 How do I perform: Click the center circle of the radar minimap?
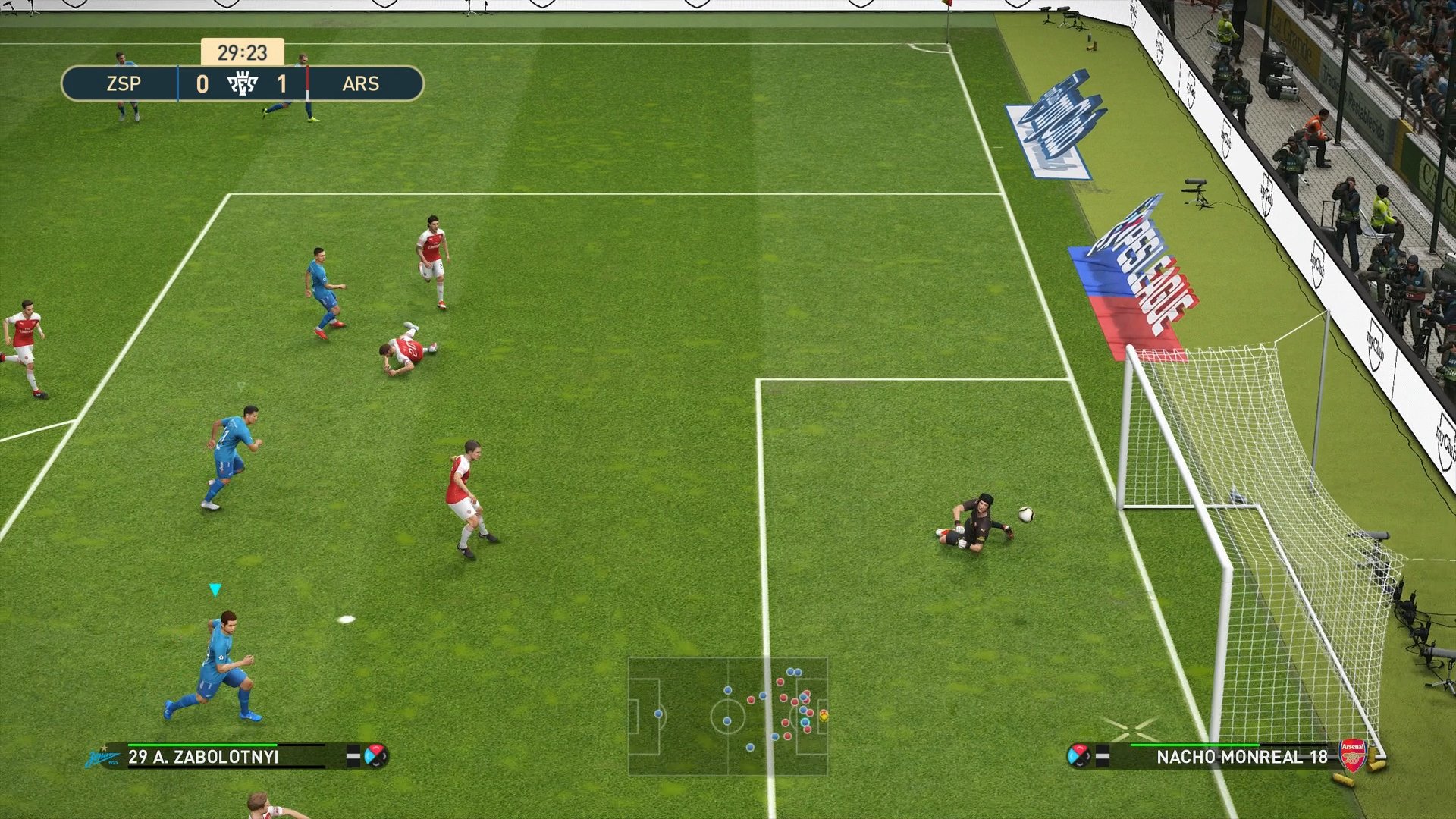pyautogui.click(x=728, y=718)
